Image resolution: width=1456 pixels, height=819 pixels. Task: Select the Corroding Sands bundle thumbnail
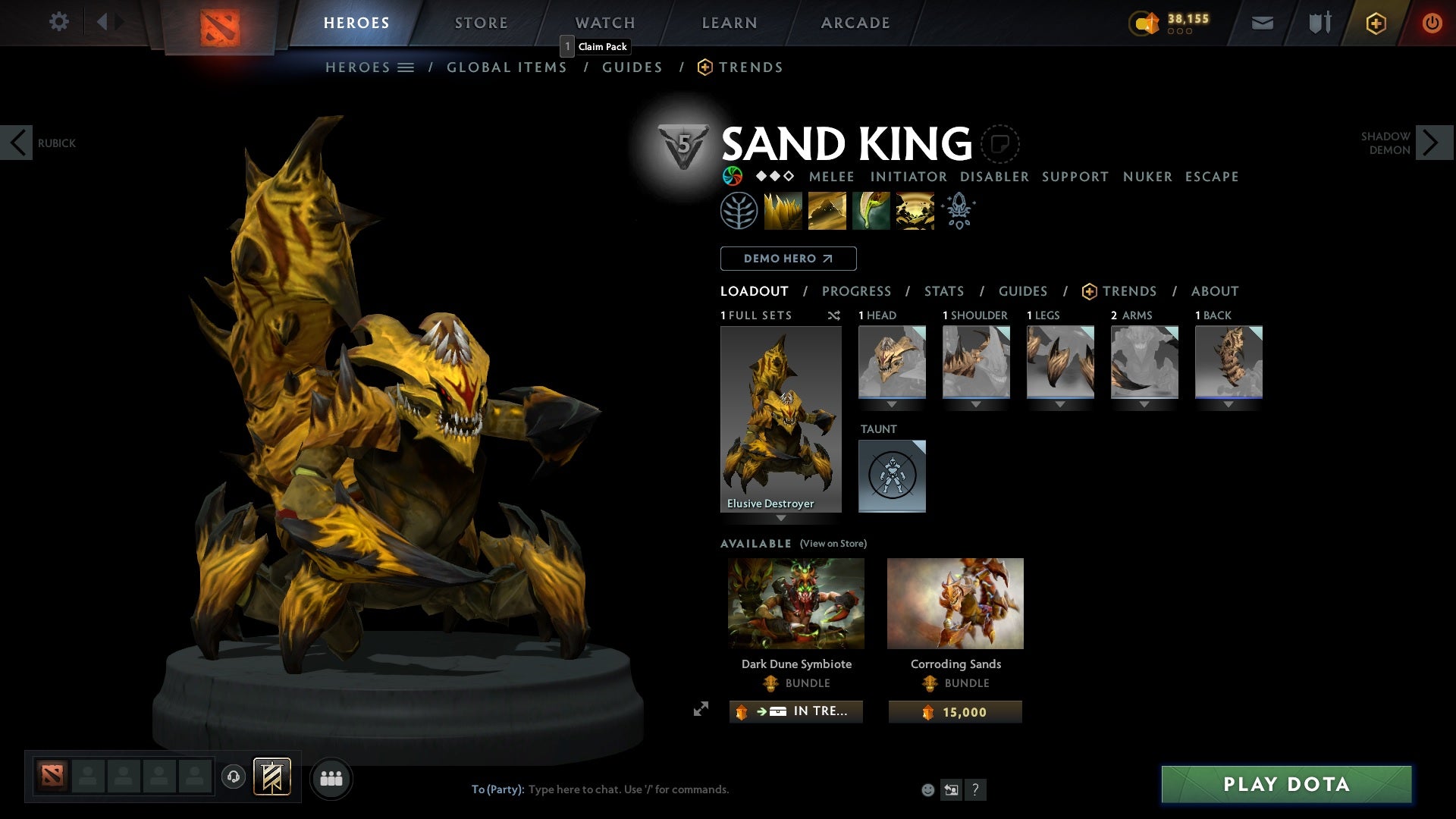[x=955, y=603]
